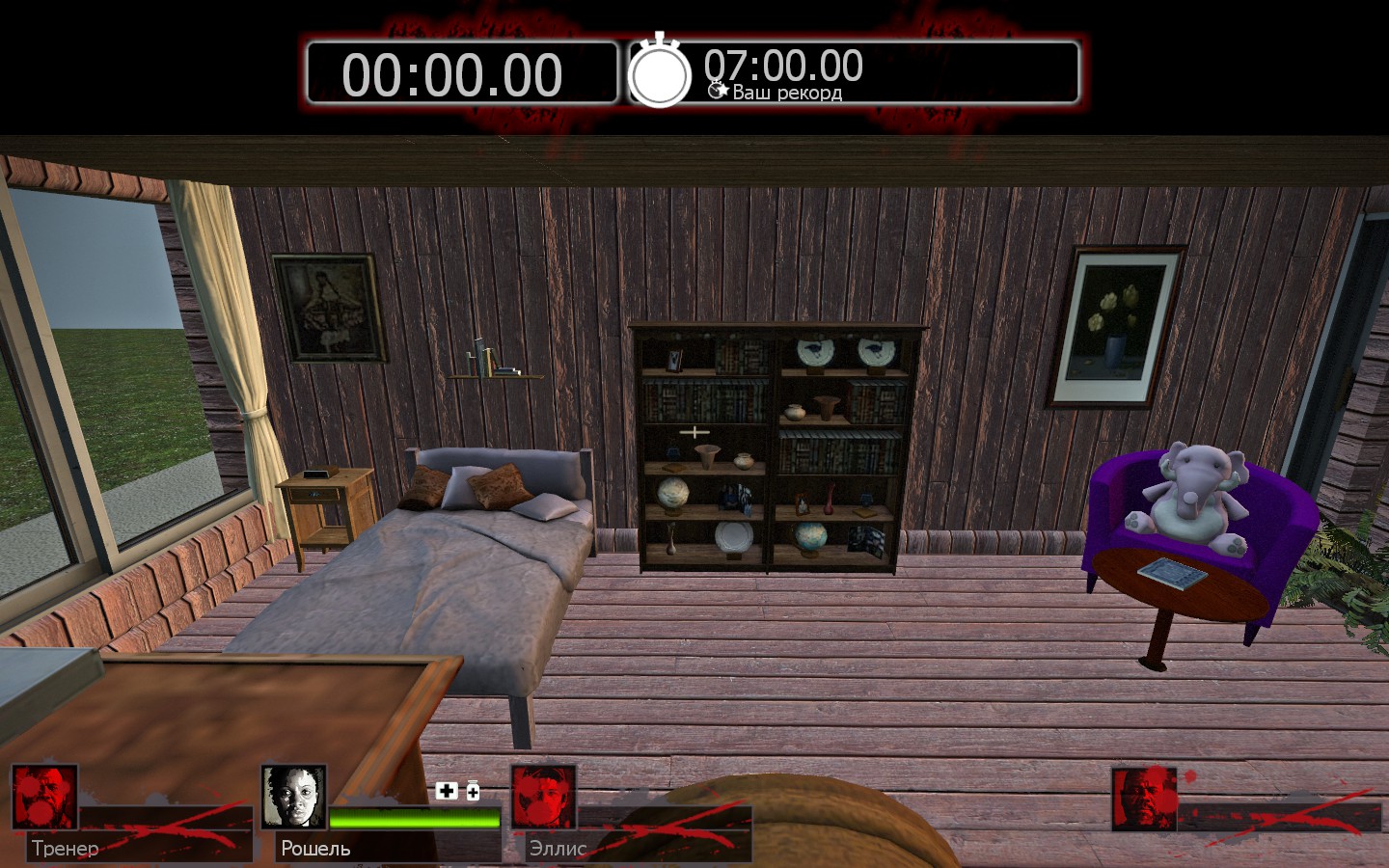Click Рошель's pill bottle icon
Image resolution: width=1389 pixels, height=868 pixels.
click(473, 791)
